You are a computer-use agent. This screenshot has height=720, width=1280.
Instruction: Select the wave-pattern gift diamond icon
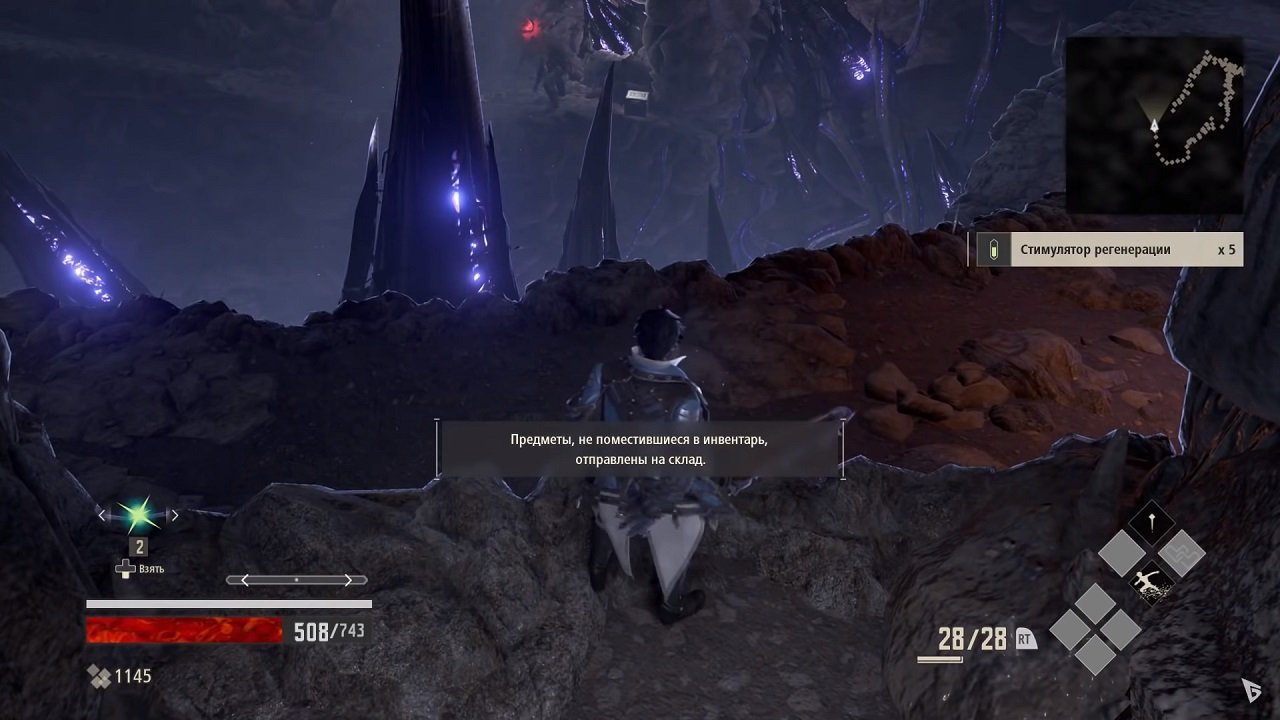point(1183,553)
